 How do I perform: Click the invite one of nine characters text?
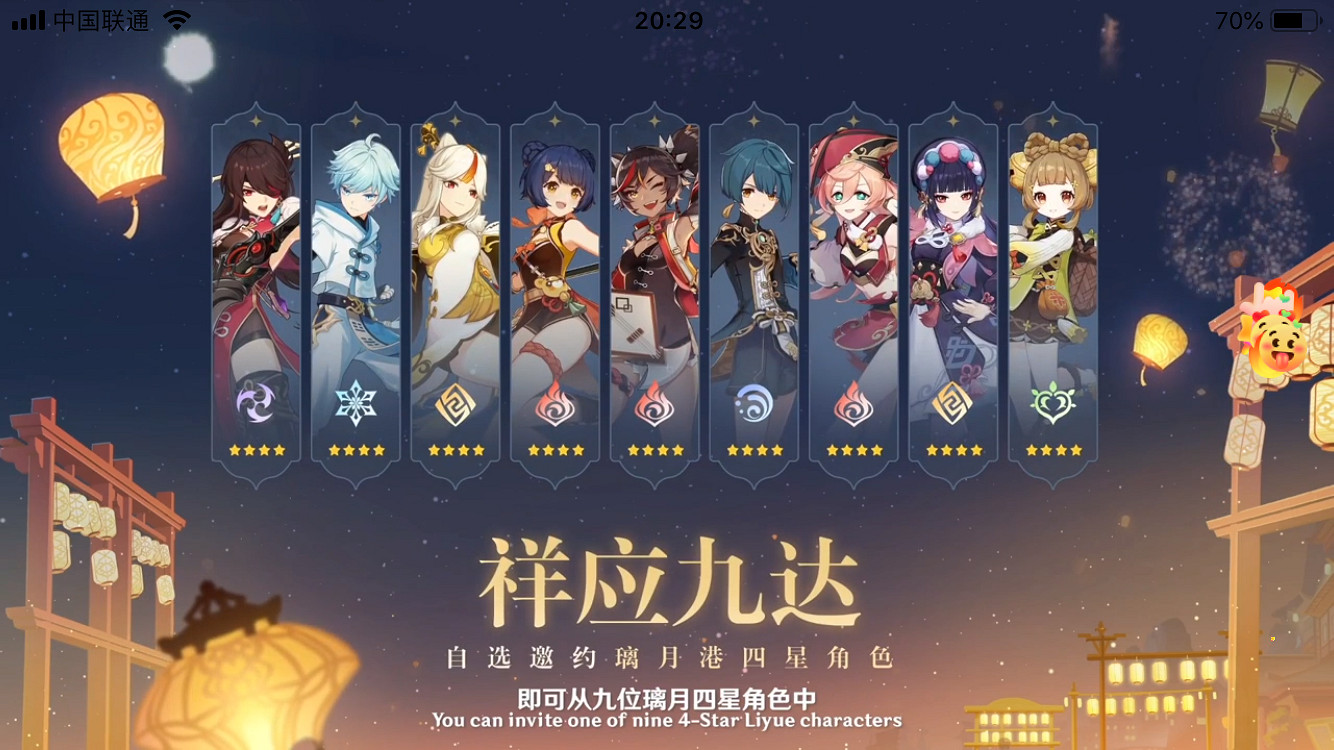667,717
